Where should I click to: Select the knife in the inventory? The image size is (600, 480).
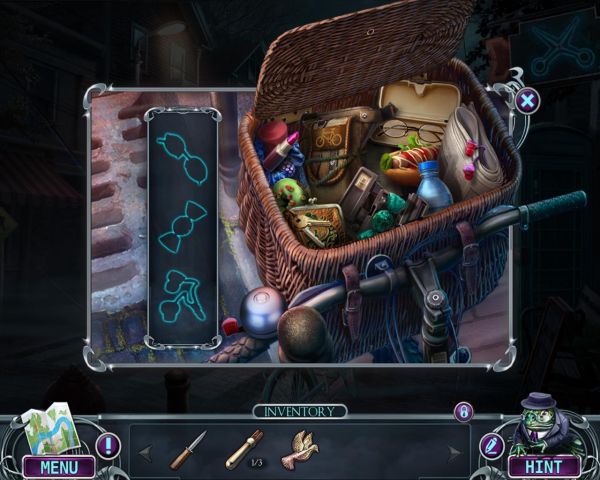tap(187, 449)
